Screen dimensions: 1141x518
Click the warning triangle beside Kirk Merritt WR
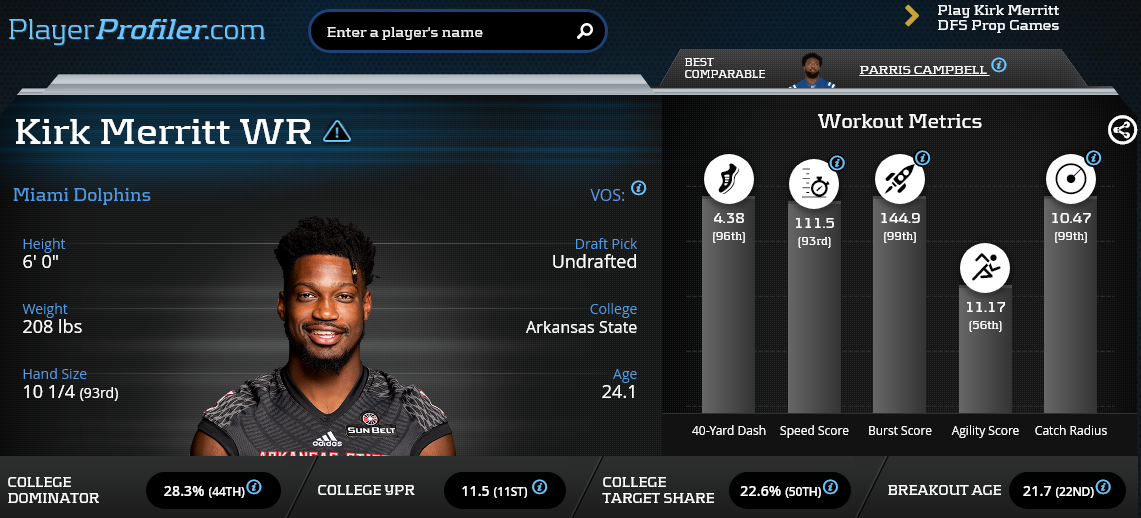(337, 131)
